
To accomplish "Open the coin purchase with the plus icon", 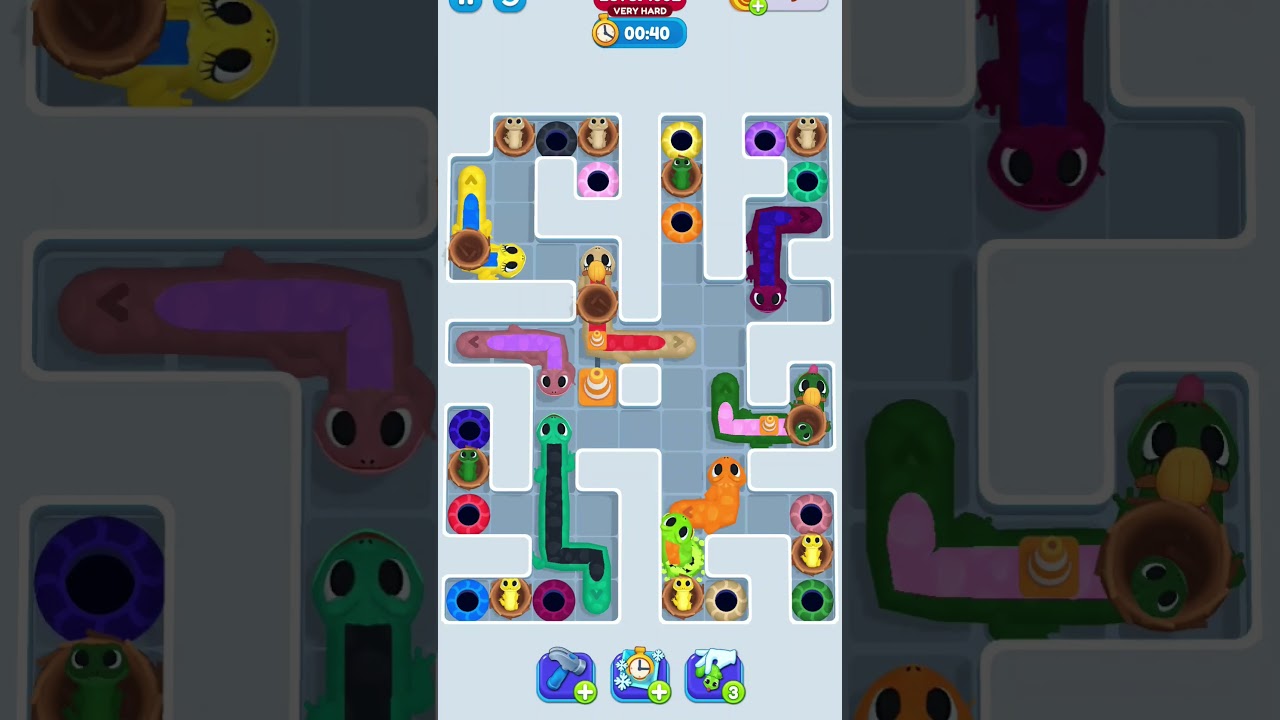I will [x=758, y=5].
